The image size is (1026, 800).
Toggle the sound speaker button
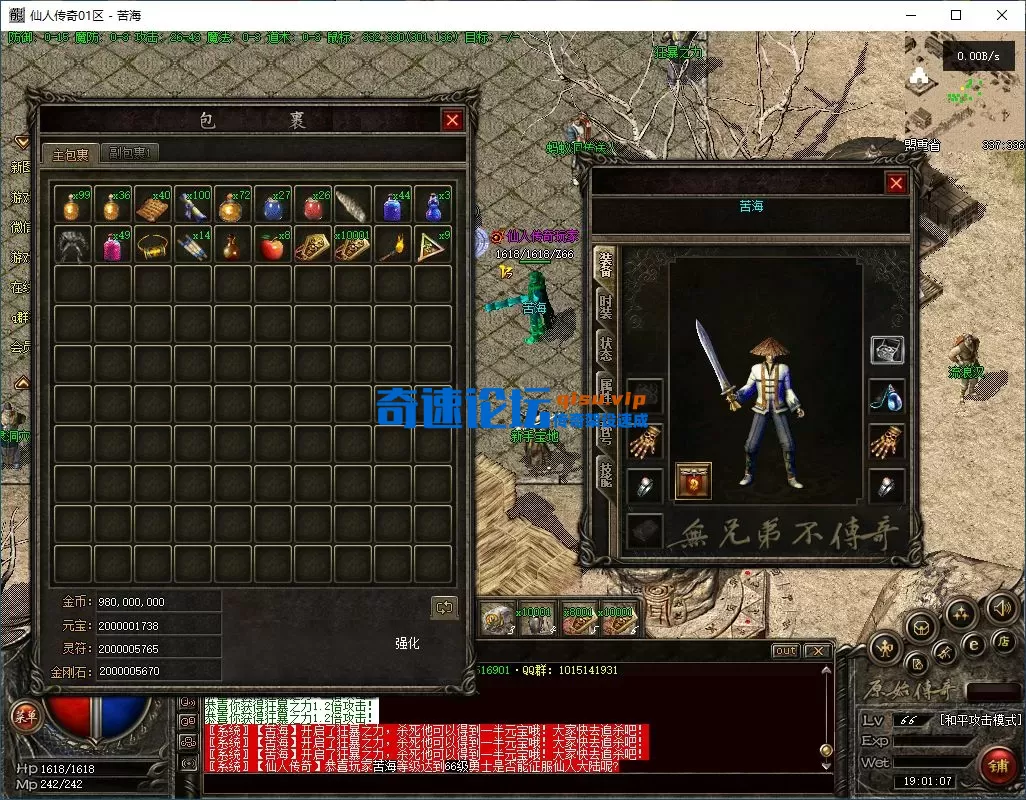(1000, 608)
